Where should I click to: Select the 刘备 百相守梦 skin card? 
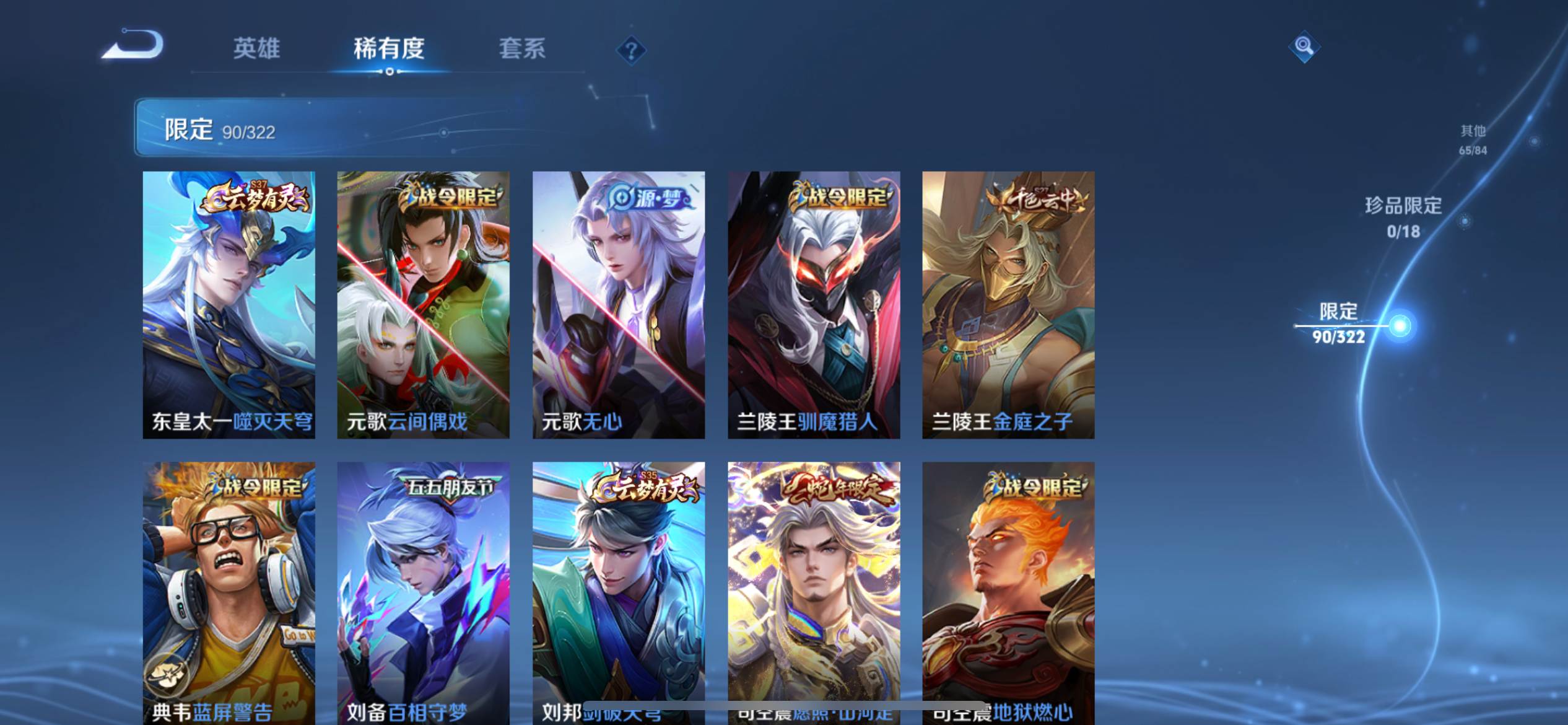[x=423, y=592]
